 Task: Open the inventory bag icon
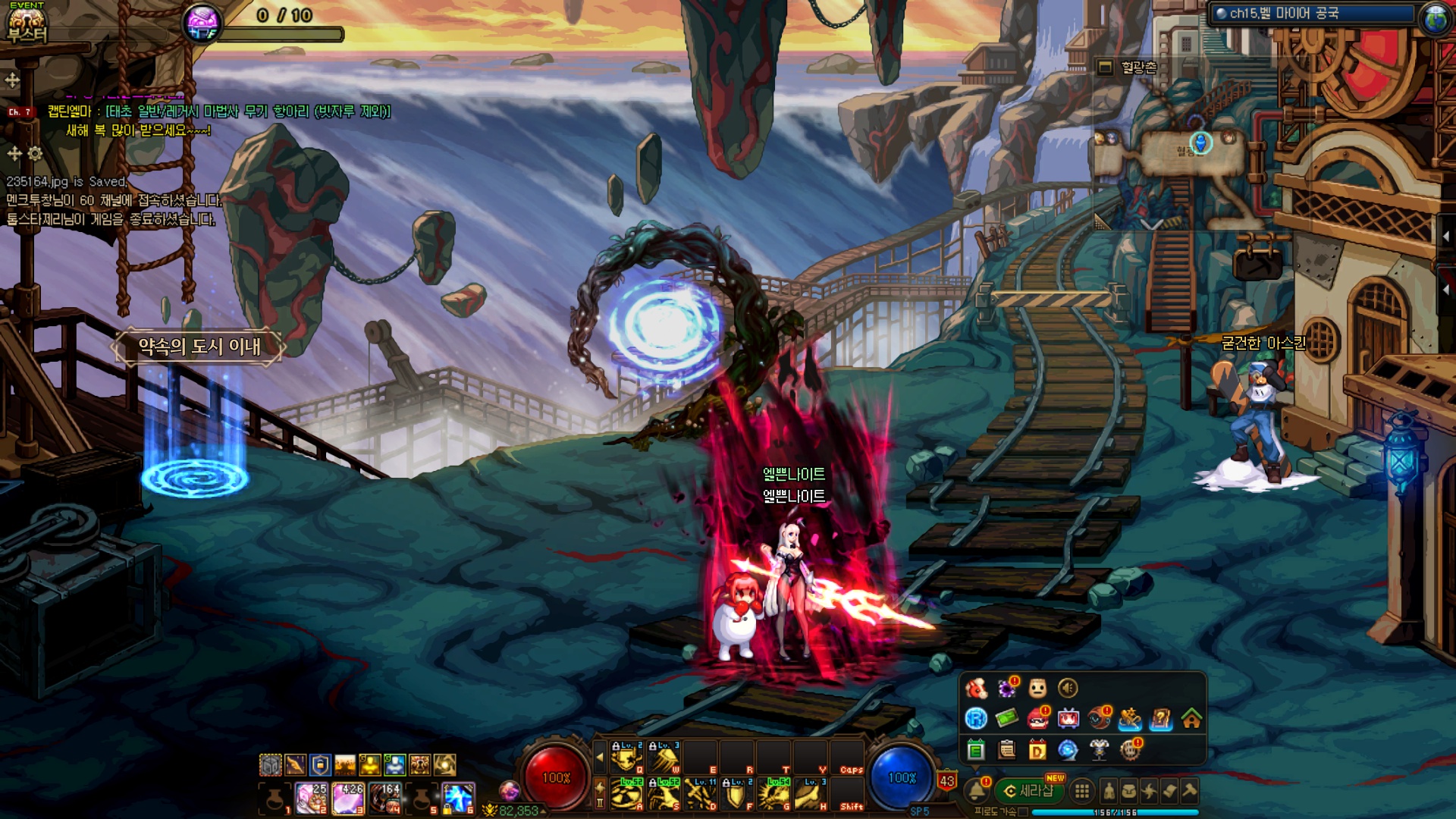click(1129, 792)
